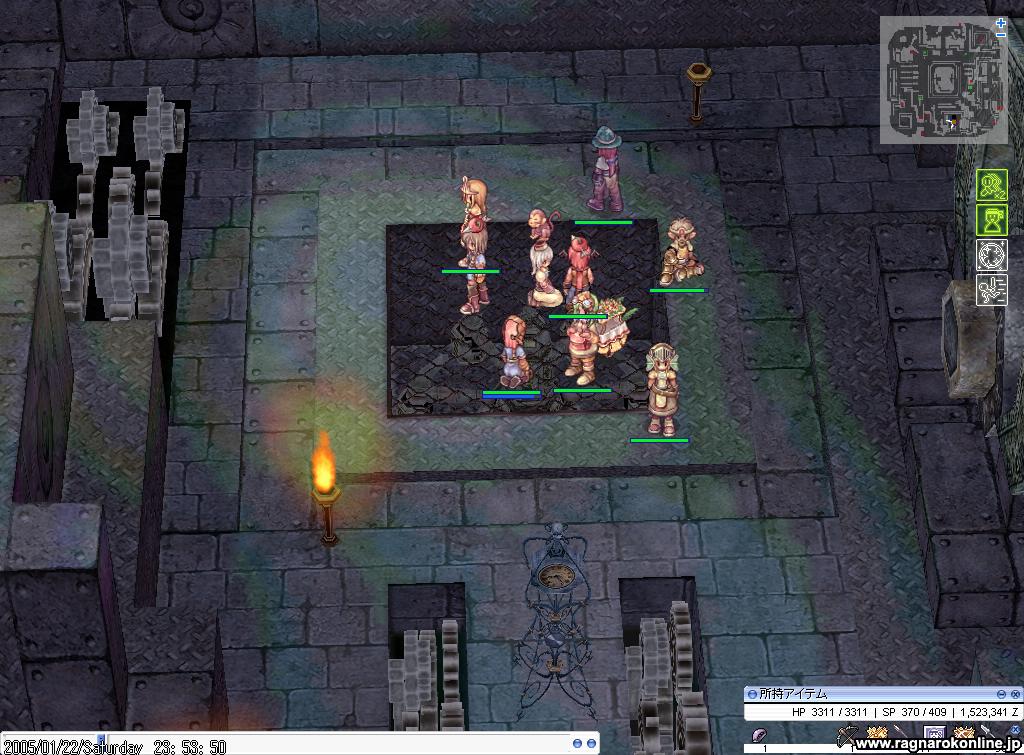This screenshot has width=1024, height=755.
Task: Zoom out the minimap with the minus button
Action: pyautogui.click(x=1001, y=34)
